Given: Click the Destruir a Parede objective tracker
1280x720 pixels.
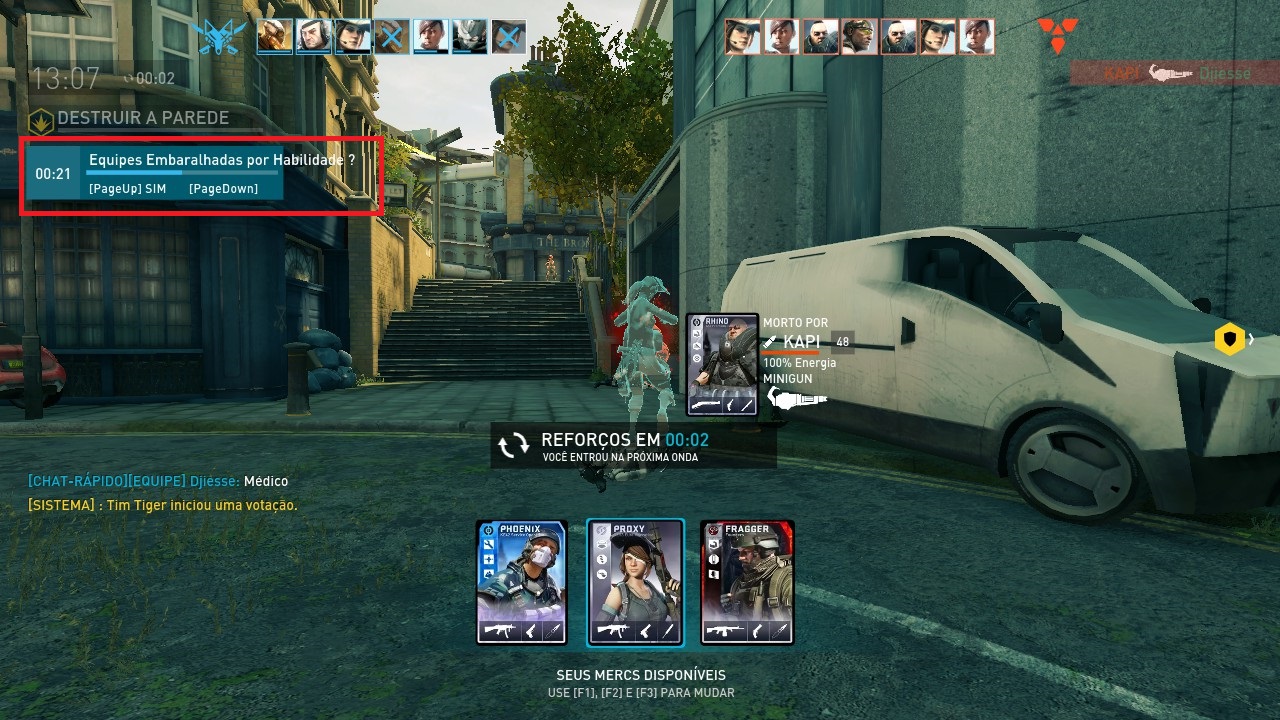Looking at the screenshot, I should coord(130,118).
